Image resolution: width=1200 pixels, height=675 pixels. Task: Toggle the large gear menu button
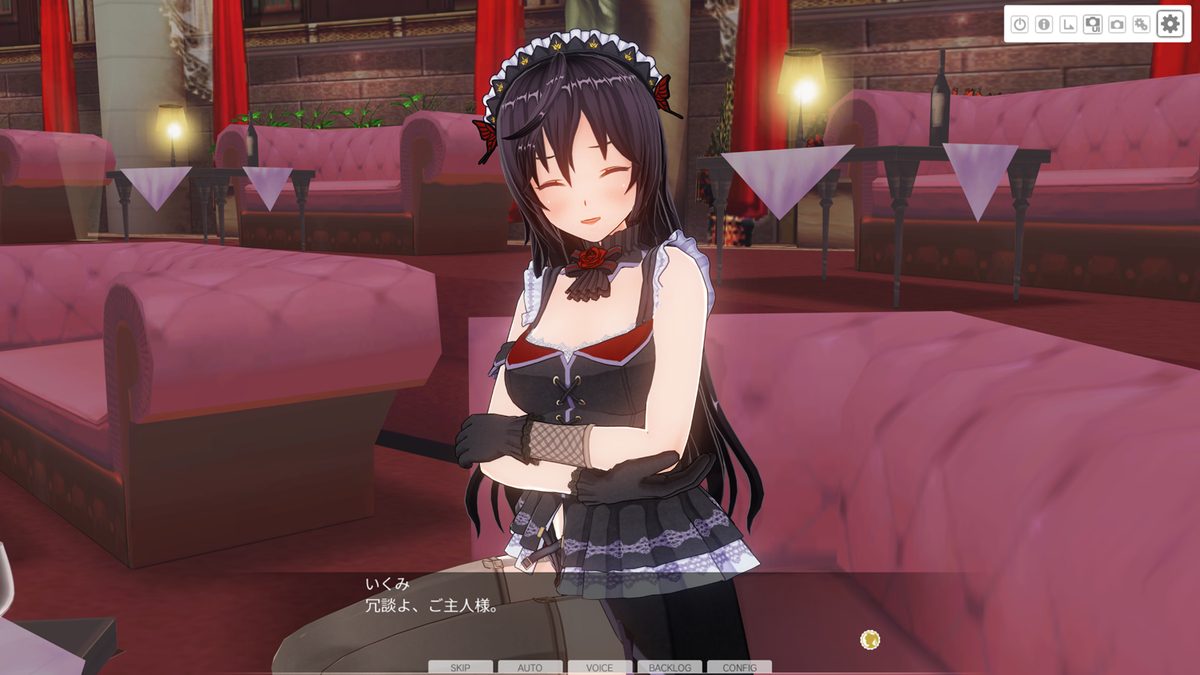coord(1170,24)
